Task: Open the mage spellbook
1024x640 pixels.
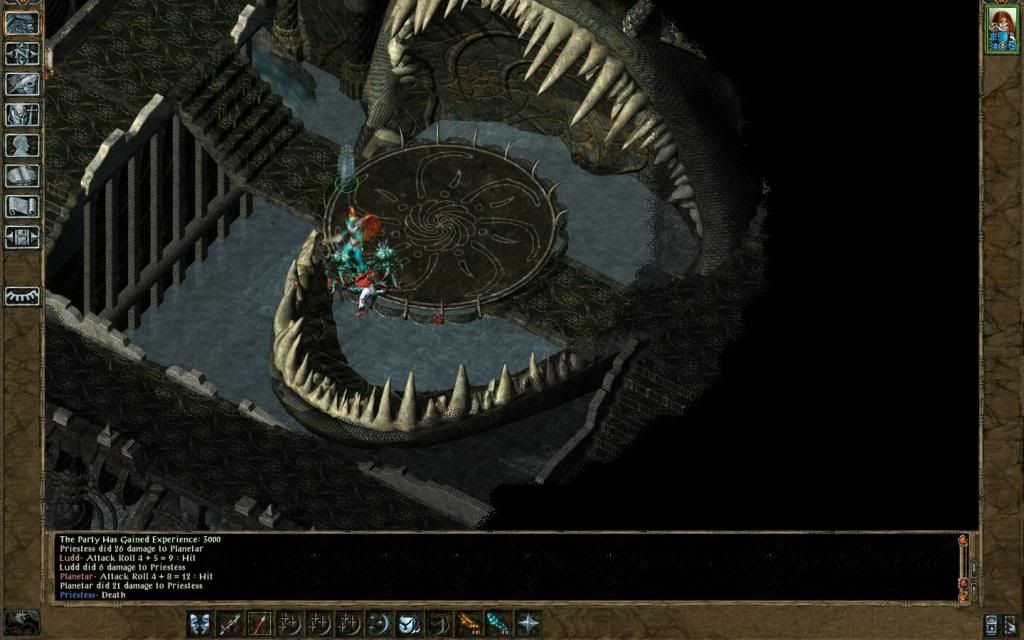Action: click(22, 176)
